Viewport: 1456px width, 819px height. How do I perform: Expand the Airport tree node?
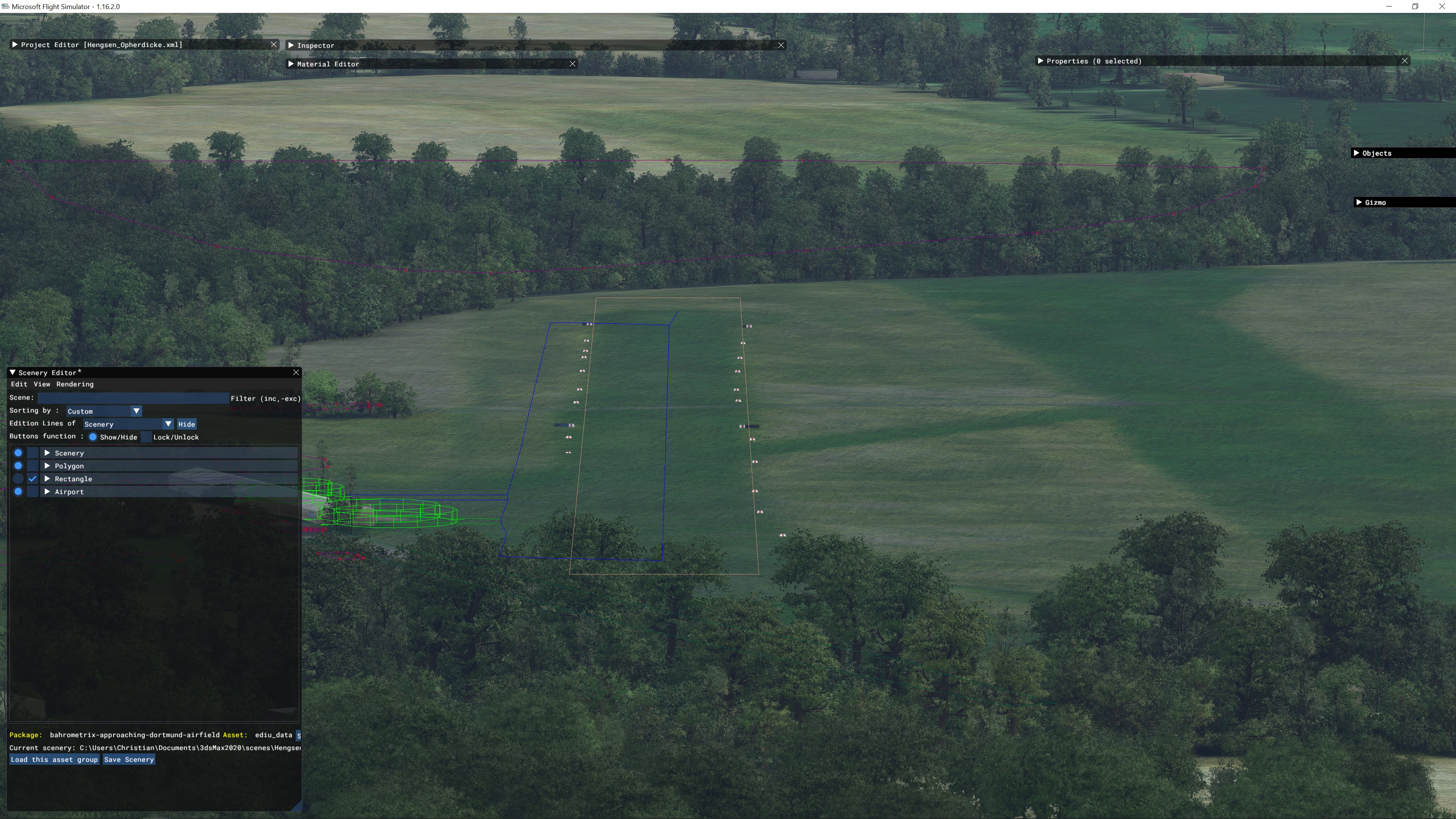coord(47,492)
